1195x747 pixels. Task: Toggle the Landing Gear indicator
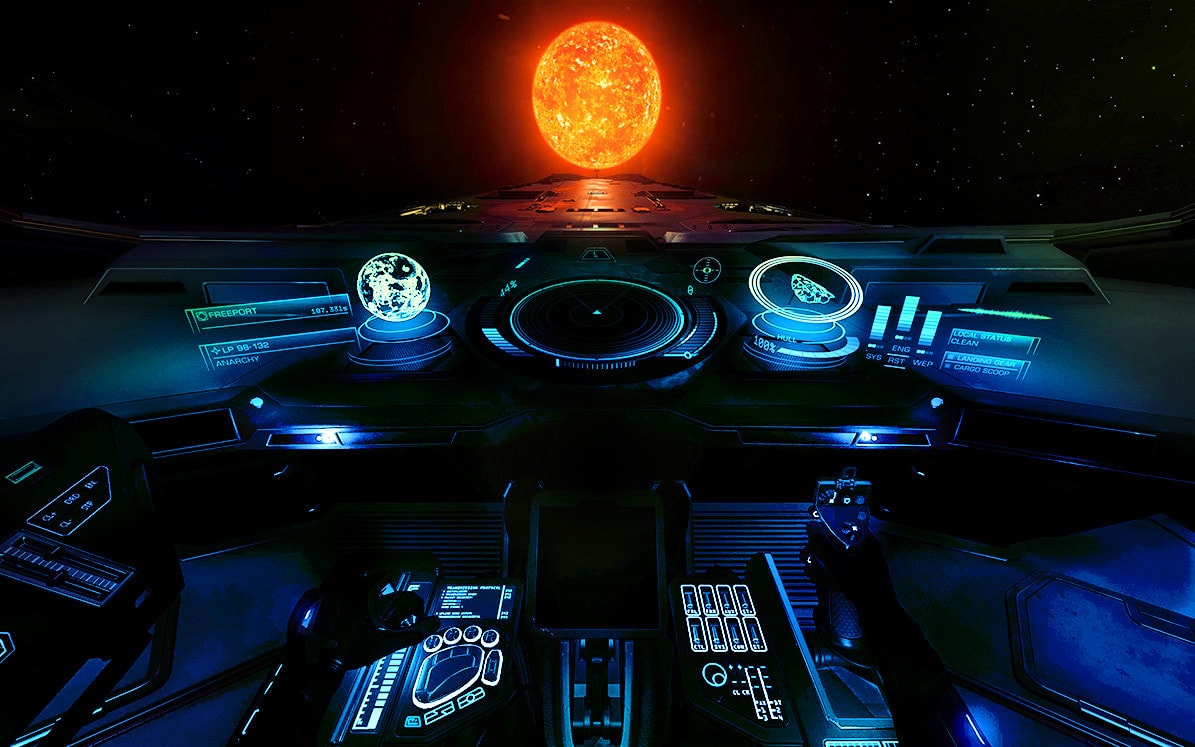coord(988,359)
